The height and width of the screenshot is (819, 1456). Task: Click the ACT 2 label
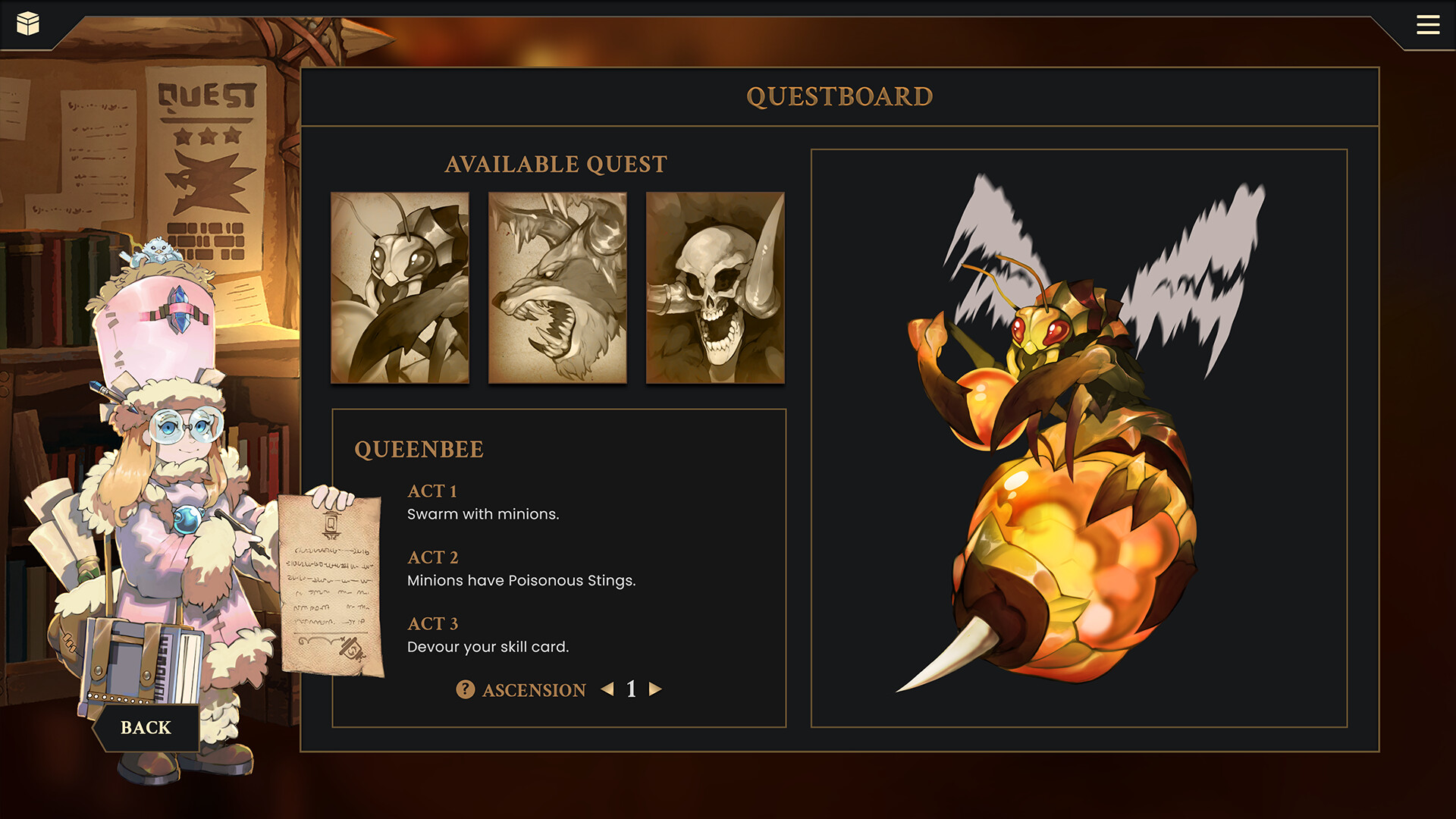tap(432, 558)
